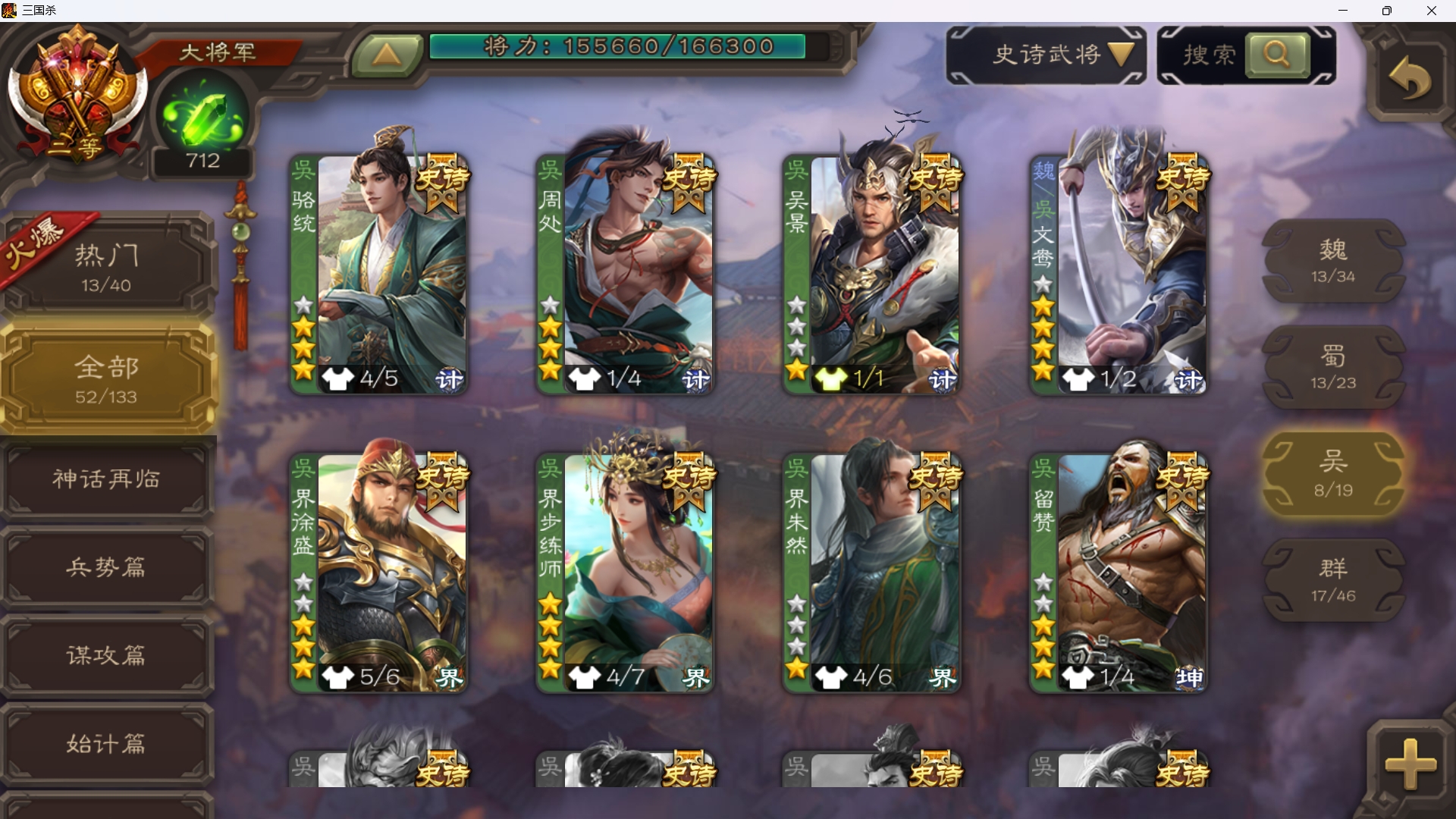Open the 神话再临 category
The image size is (1456, 819).
[107, 479]
